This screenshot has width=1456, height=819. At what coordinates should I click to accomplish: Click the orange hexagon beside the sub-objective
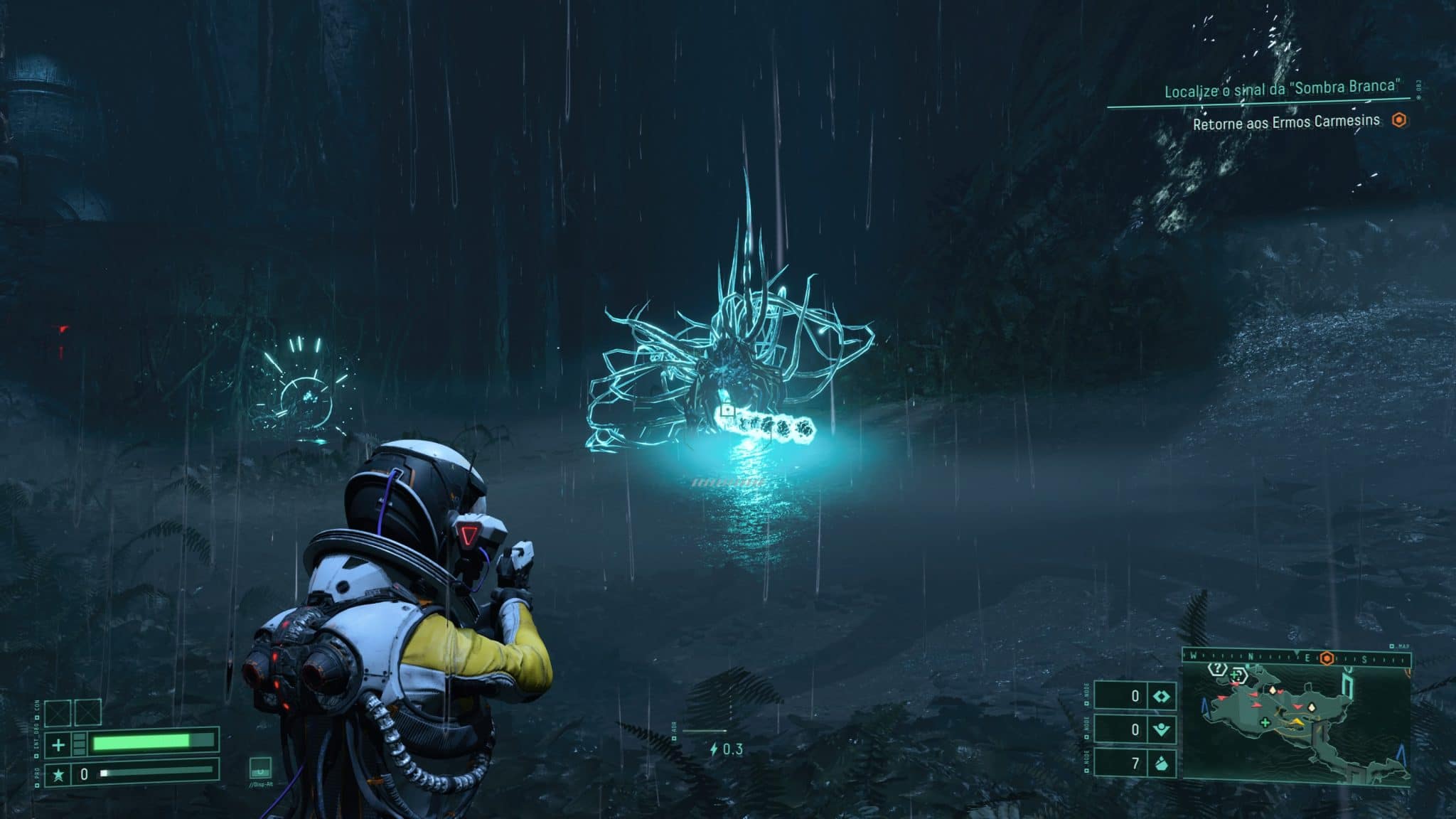(1399, 120)
